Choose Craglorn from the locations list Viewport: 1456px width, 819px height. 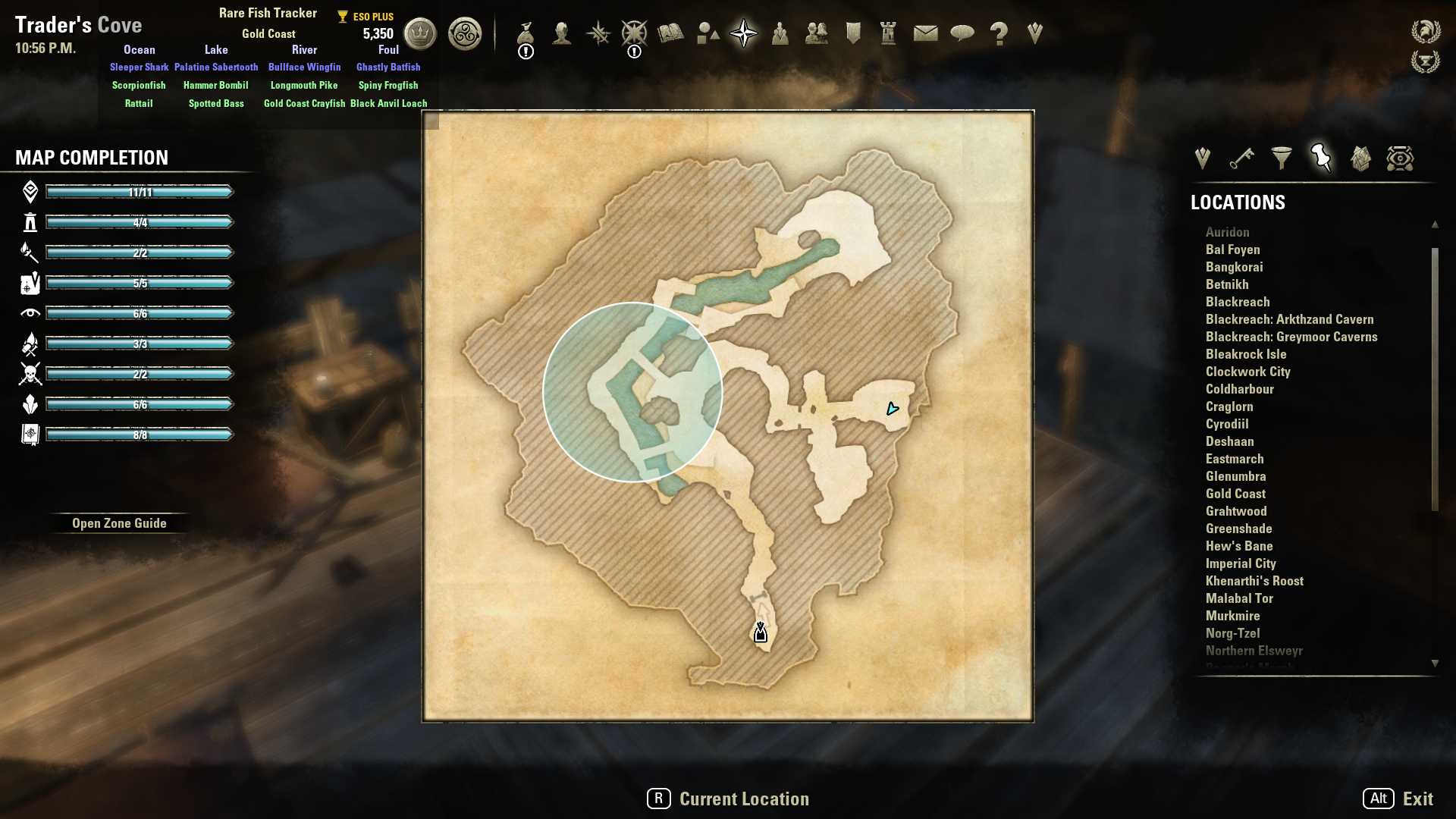[1229, 406]
